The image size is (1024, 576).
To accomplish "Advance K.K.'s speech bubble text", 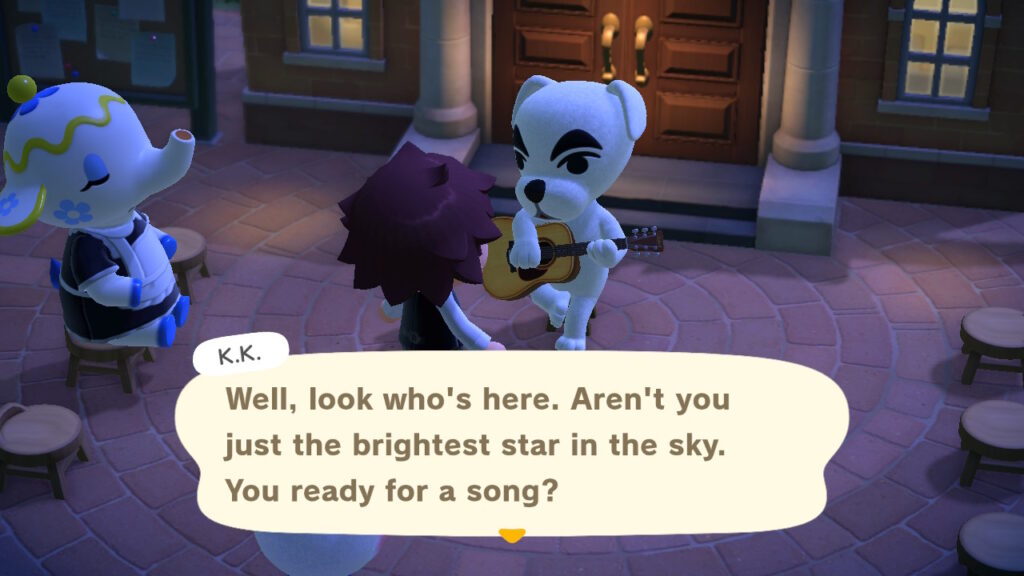I will [511, 445].
